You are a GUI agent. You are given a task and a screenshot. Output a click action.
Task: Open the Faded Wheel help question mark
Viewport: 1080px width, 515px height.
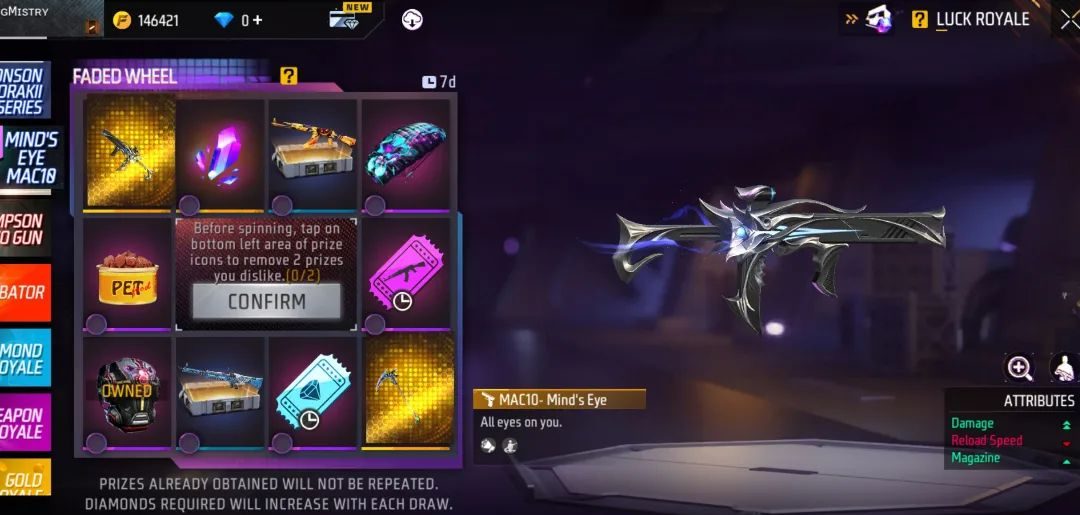[288, 75]
